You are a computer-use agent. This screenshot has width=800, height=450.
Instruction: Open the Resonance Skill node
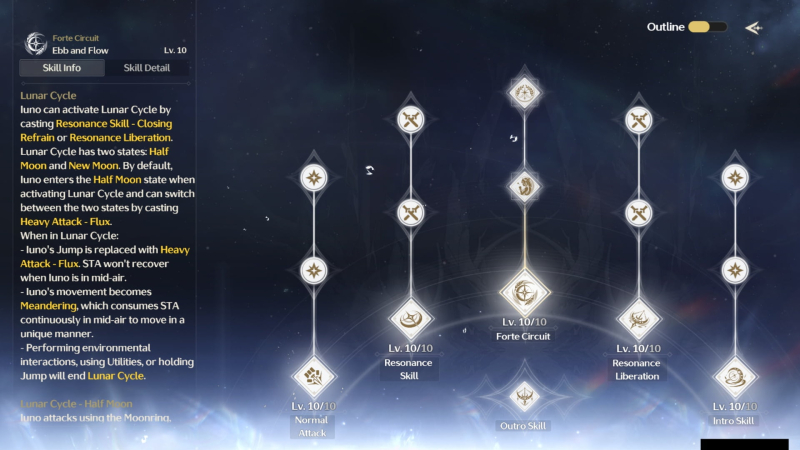(x=410, y=319)
